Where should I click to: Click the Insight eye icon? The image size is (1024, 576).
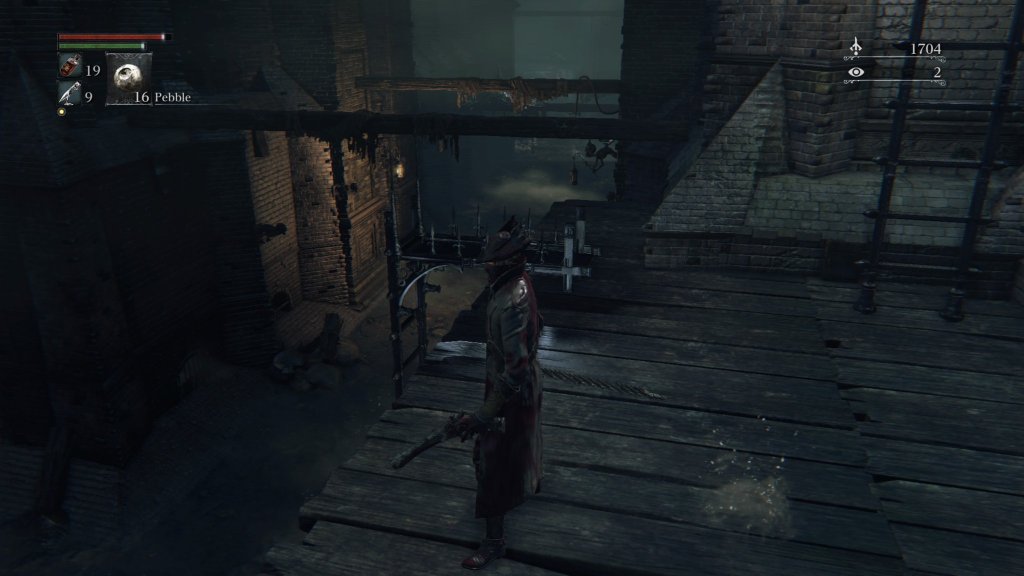point(856,72)
